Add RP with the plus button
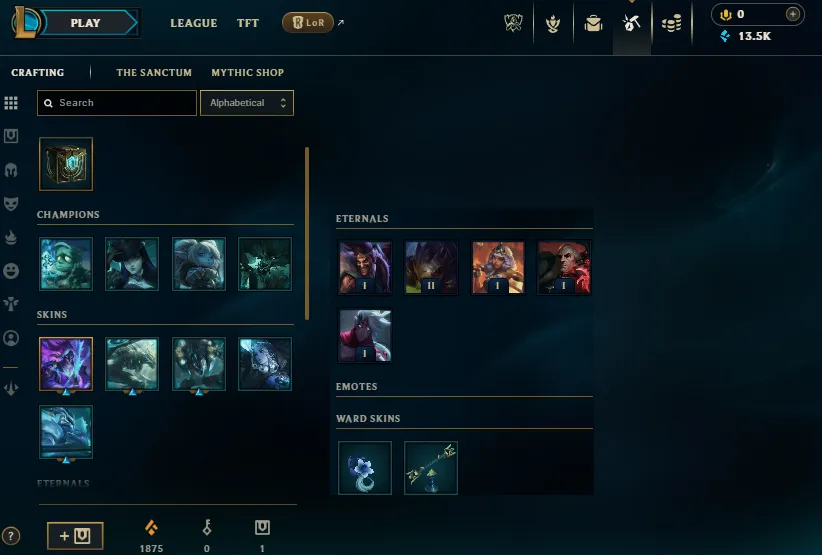 [x=793, y=14]
